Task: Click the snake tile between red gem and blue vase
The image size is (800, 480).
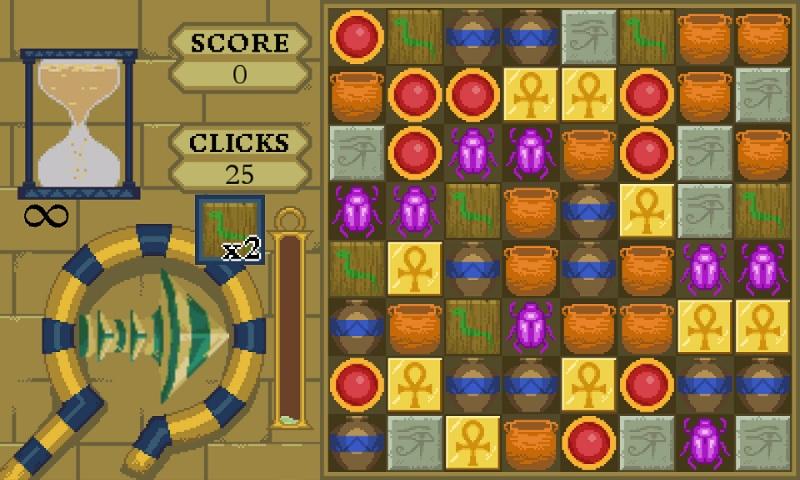Action: [x=415, y=38]
